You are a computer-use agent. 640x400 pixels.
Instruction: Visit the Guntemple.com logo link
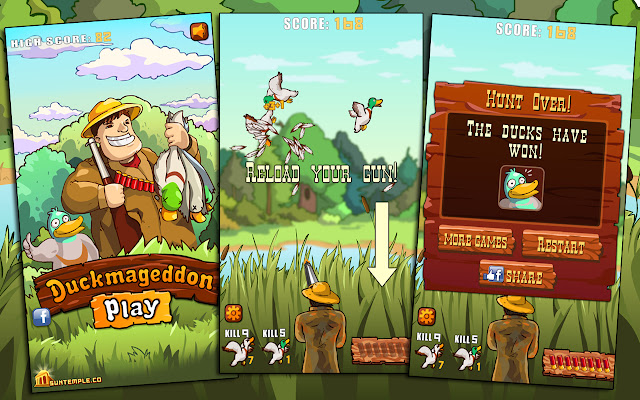coord(67,380)
